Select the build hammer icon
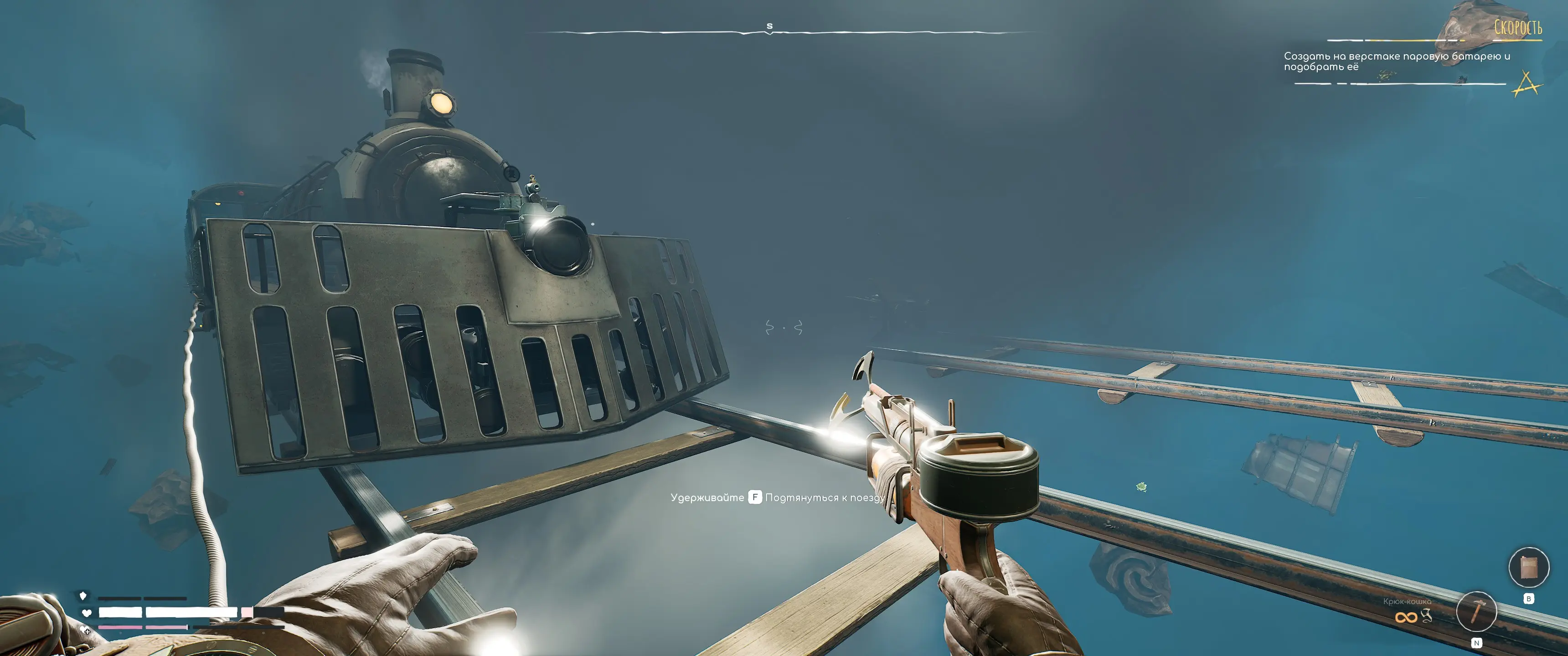Viewport: 1568px width, 656px height. [x=1476, y=611]
